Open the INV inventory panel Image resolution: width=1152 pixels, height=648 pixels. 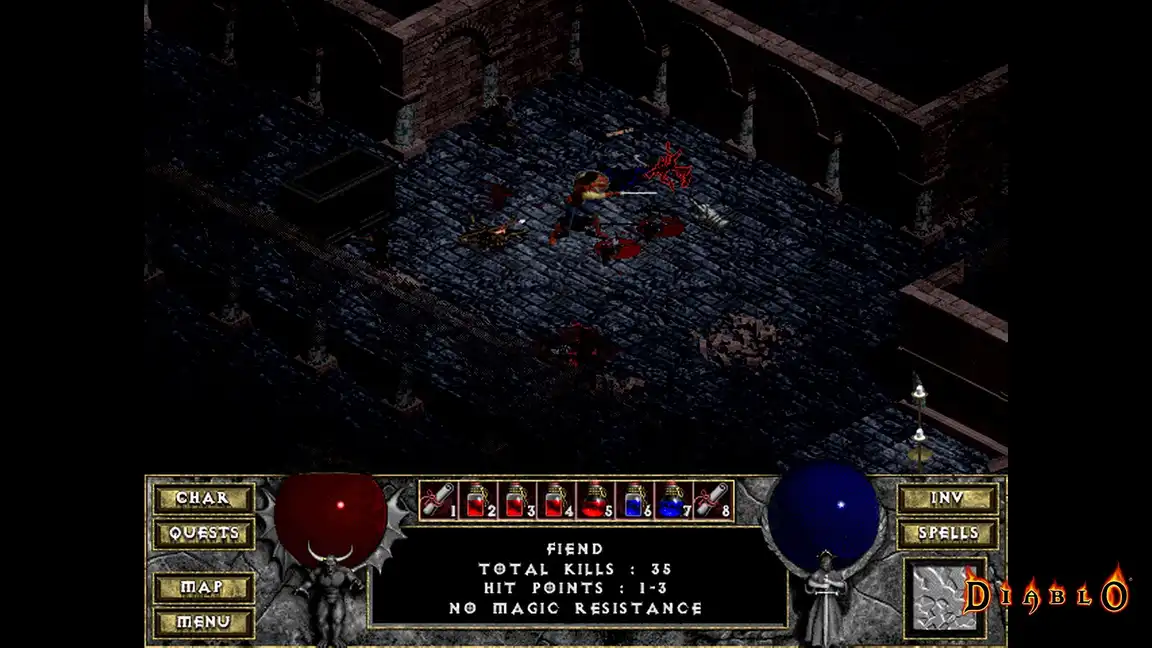pyautogui.click(x=947, y=498)
